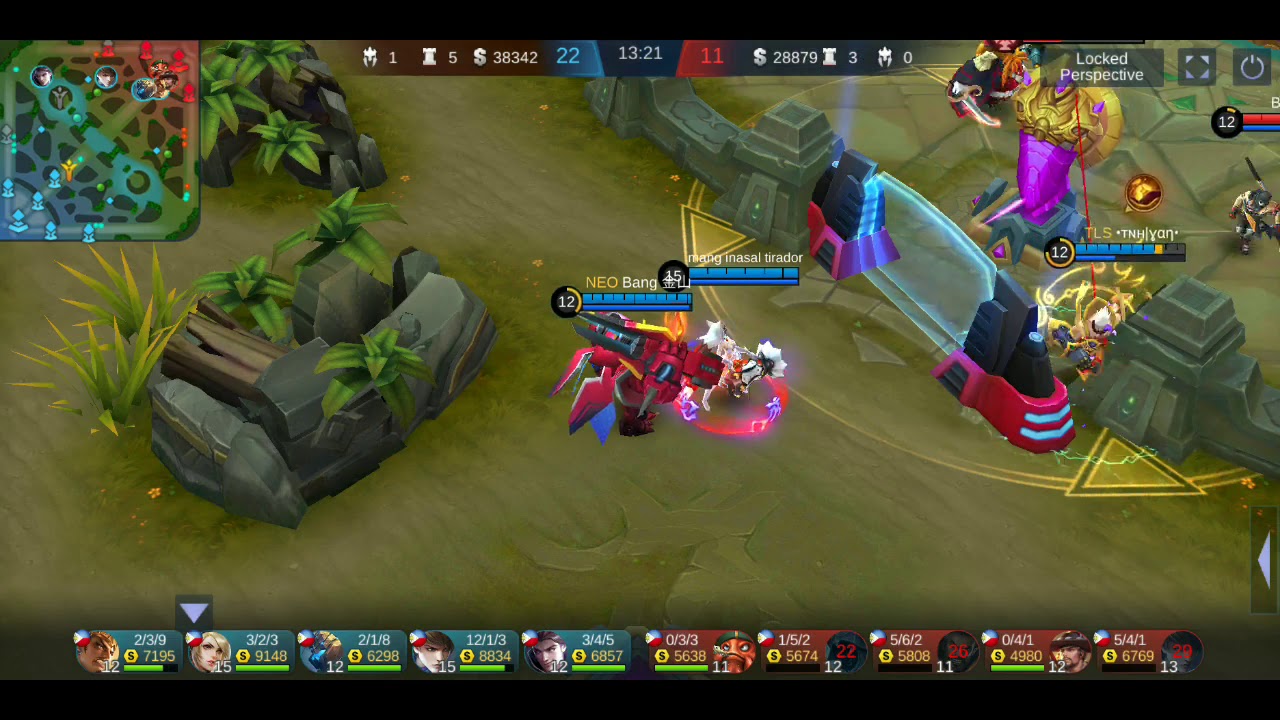Activate the fullscreen expand arrows button
This screenshot has height=720, width=1280.
(1197, 67)
